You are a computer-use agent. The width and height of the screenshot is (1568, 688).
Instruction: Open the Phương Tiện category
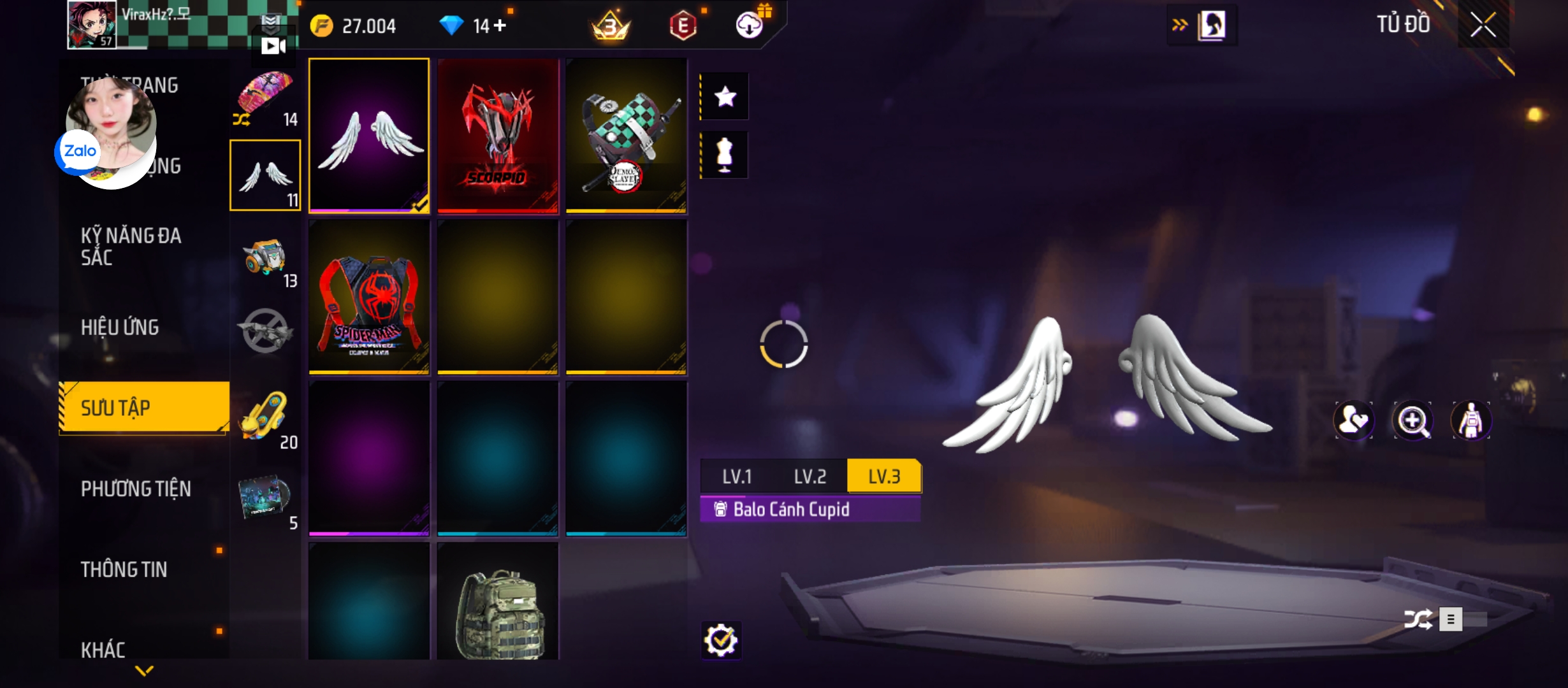(x=136, y=489)
